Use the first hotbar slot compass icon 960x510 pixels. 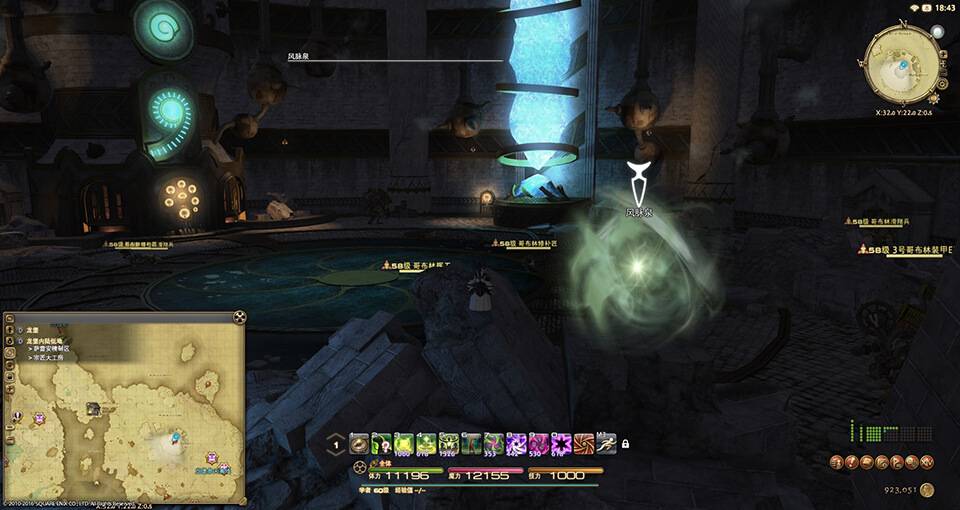(x=358, y=443)
